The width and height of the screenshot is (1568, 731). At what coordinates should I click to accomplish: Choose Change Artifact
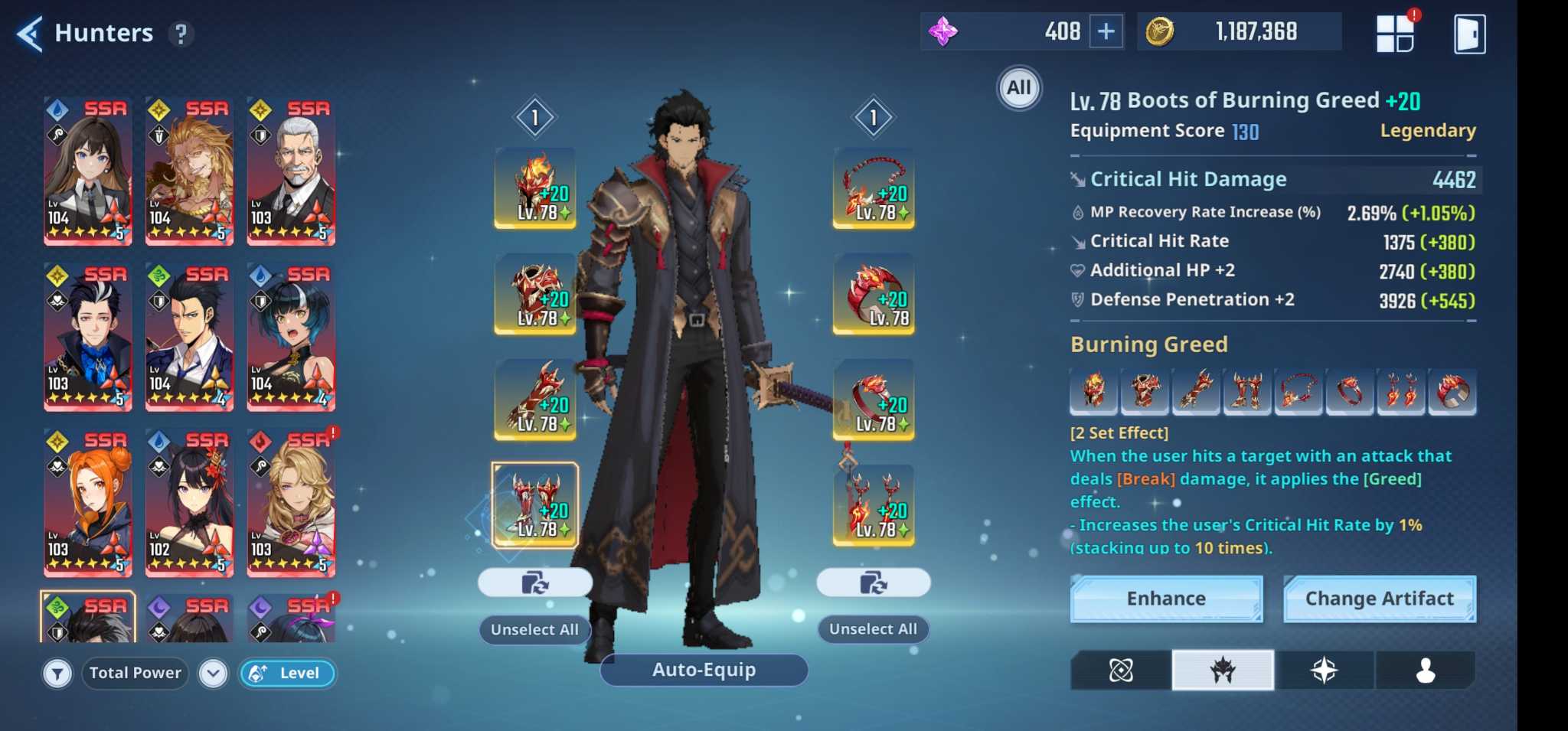pyautogui.click(x=1379, y=599)
